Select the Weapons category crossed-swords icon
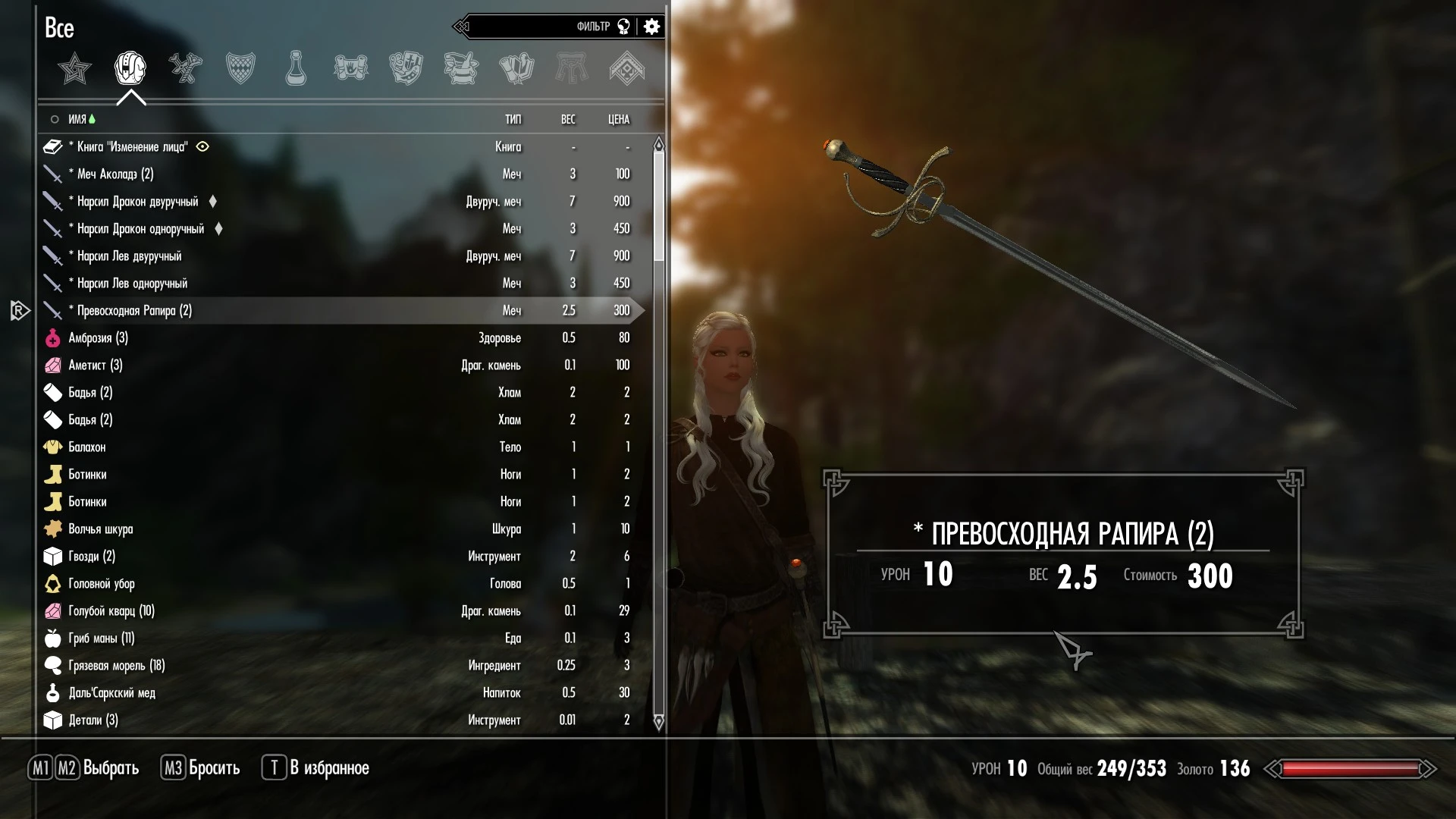The image size is (1456, 819). click(185, 68)
